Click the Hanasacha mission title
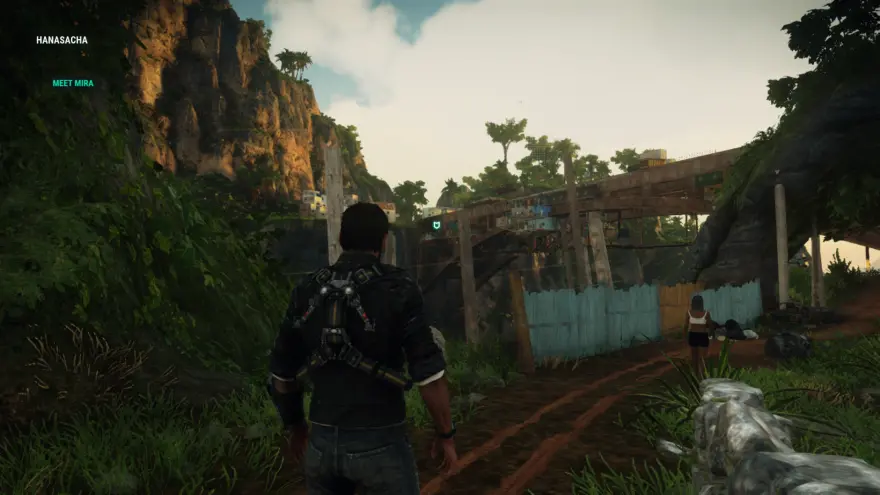This screenshot has height=495, width=880. click(x=62, y=41)
